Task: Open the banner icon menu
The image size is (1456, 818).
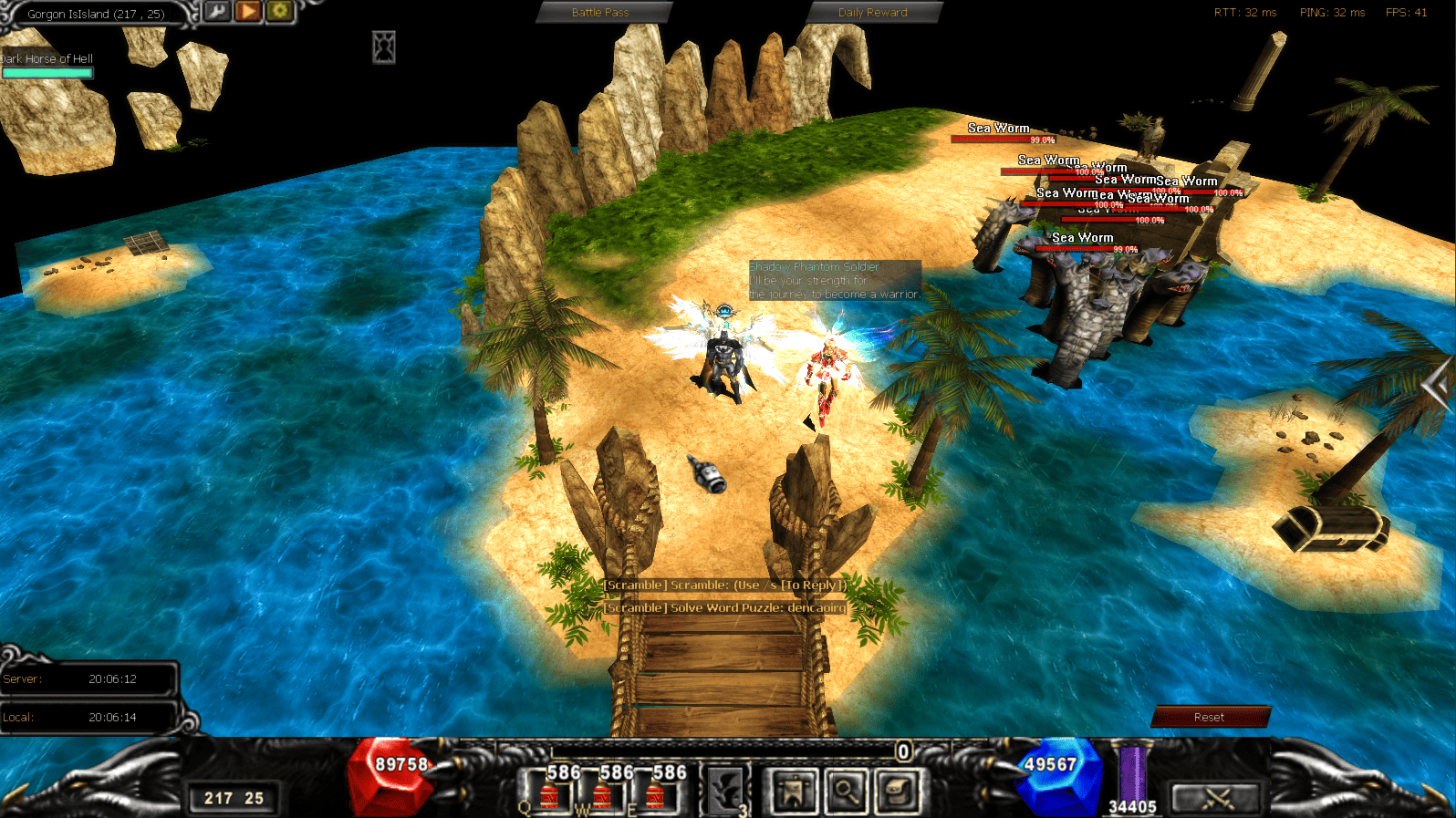Action: coord(794,791)
